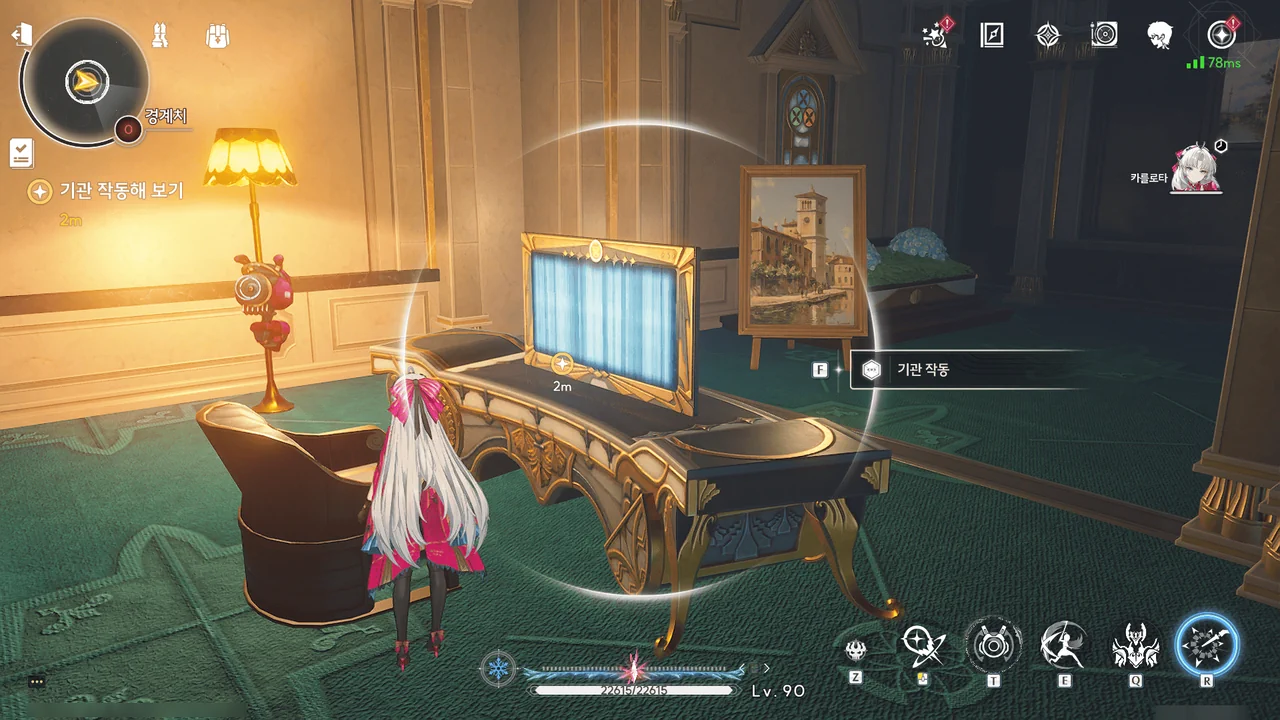Activate the glowing blue-ringed ability icon
The image size is (1280, 720).
pos(1207,645)
